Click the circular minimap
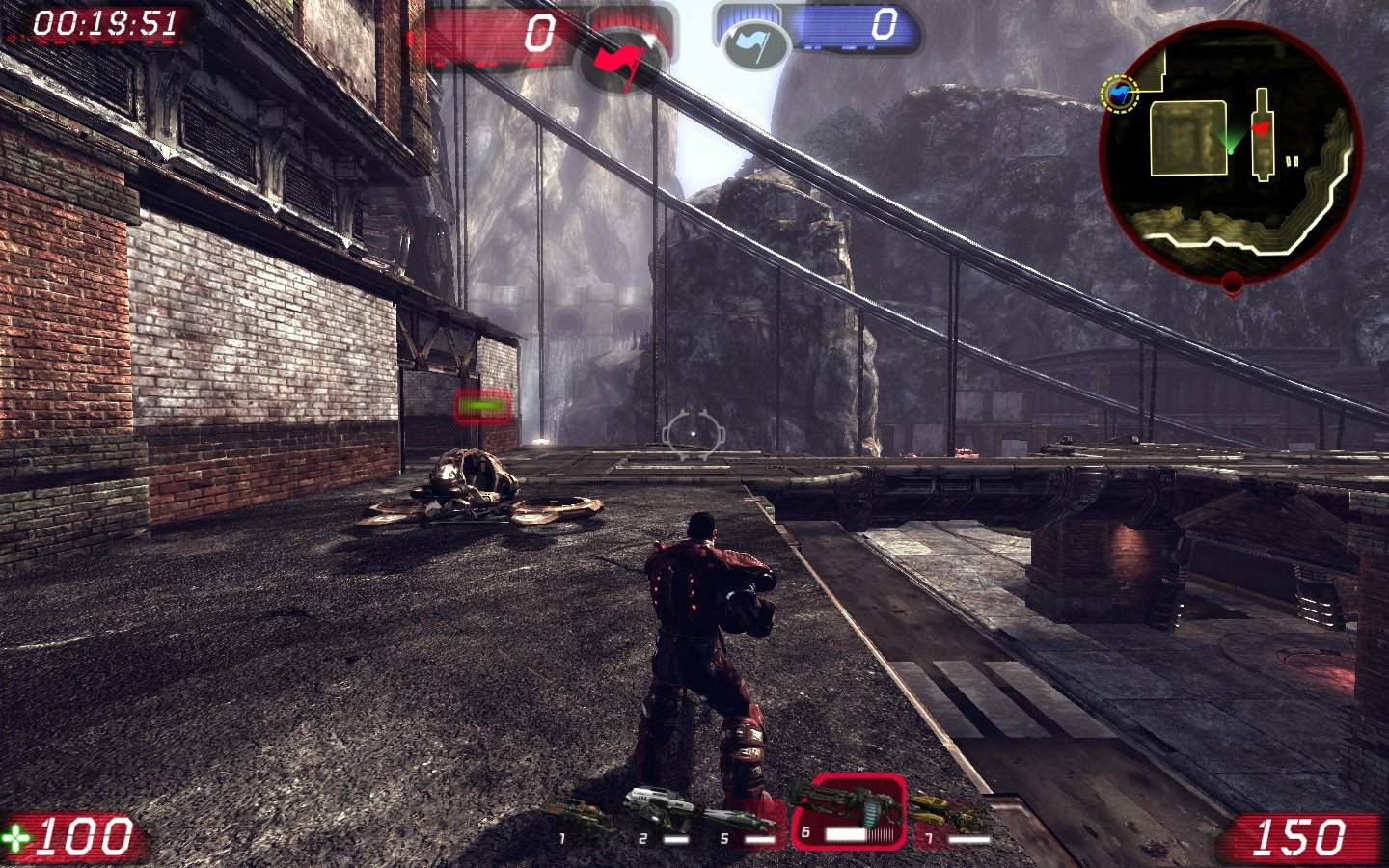Screen dimensions: 1389x868 [x=1231, y=147]
